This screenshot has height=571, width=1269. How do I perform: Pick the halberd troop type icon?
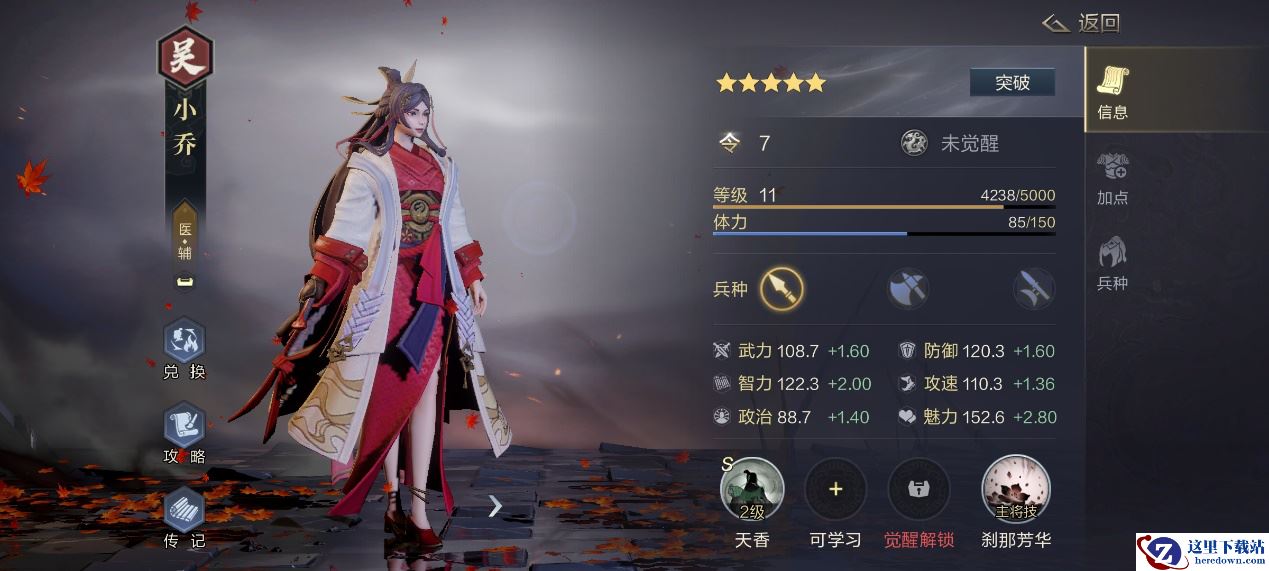pyautogui.click(x=1033, y=289)
